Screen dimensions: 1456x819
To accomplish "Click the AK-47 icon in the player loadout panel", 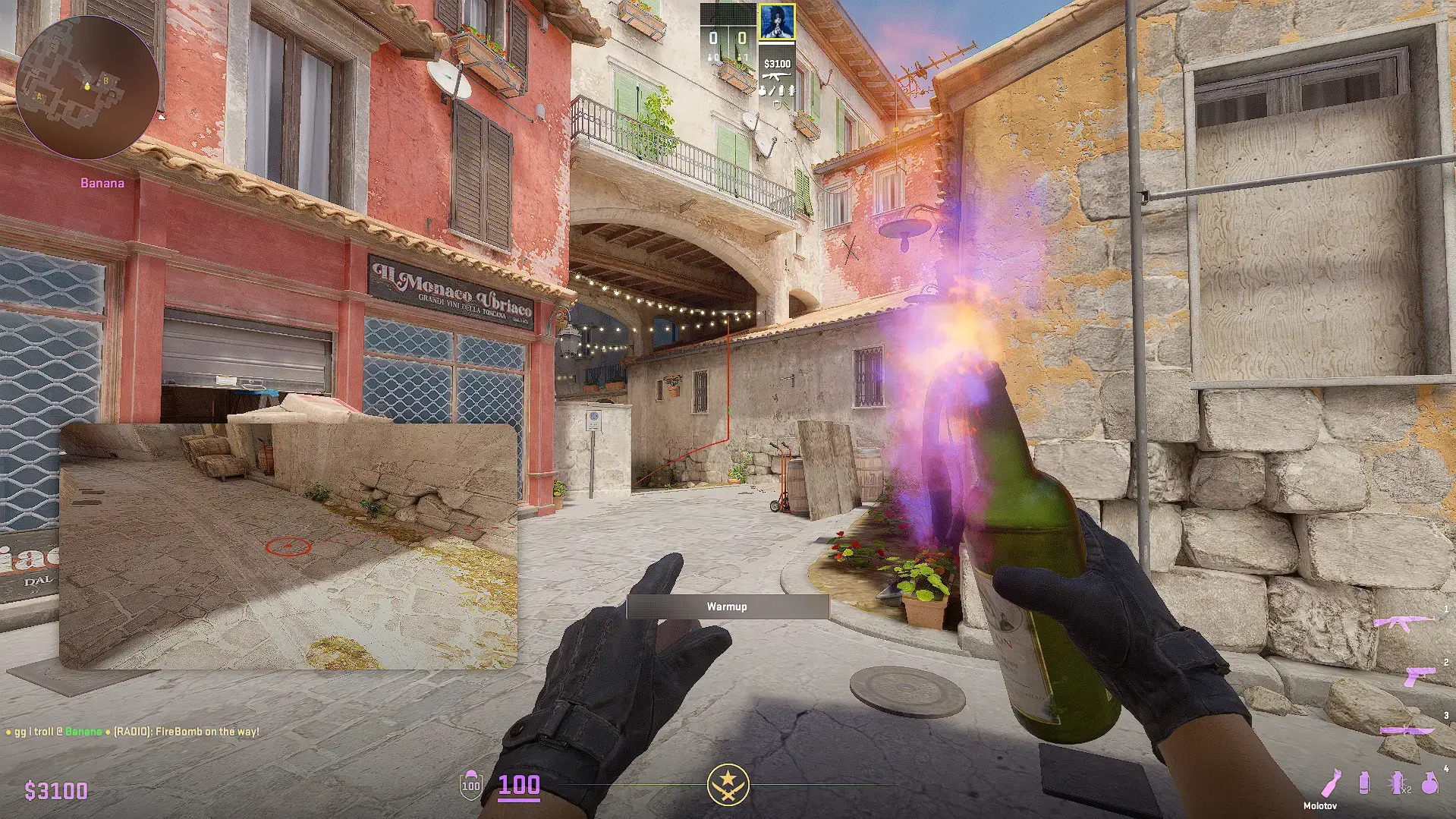I will (776, 77).
